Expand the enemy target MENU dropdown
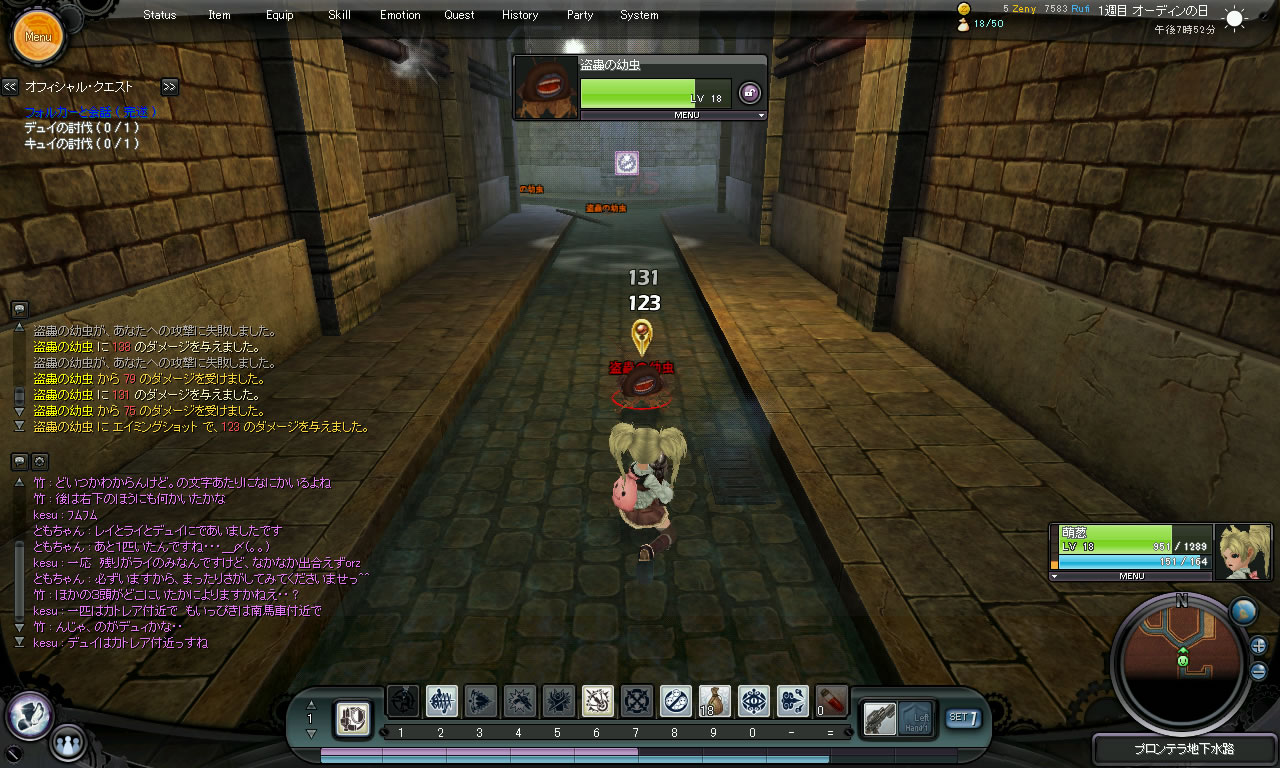Screen dimensions: 1280x768 click(x=673, y=115)
